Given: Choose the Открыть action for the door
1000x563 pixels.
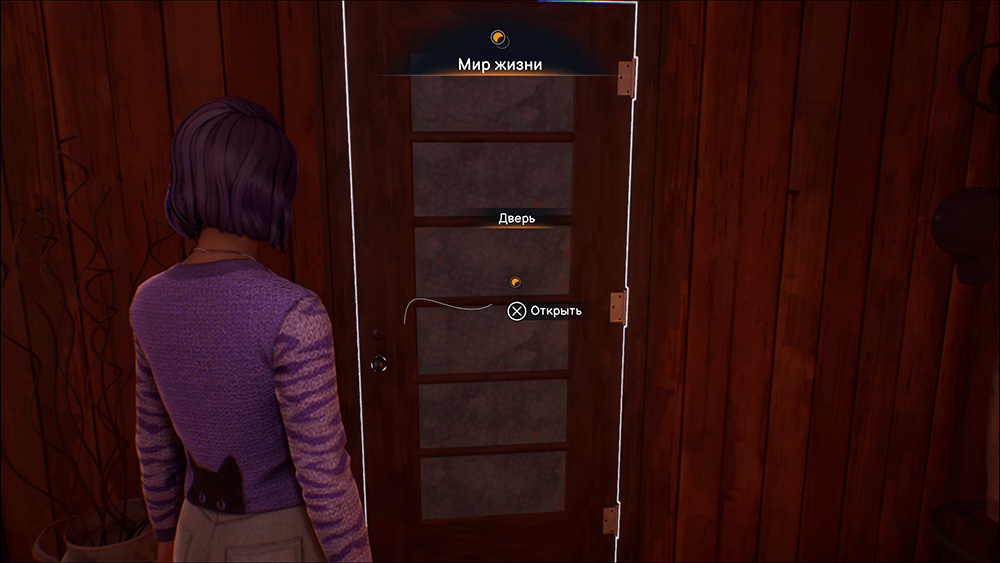Looking at the screenshot, I should [545, 311].
